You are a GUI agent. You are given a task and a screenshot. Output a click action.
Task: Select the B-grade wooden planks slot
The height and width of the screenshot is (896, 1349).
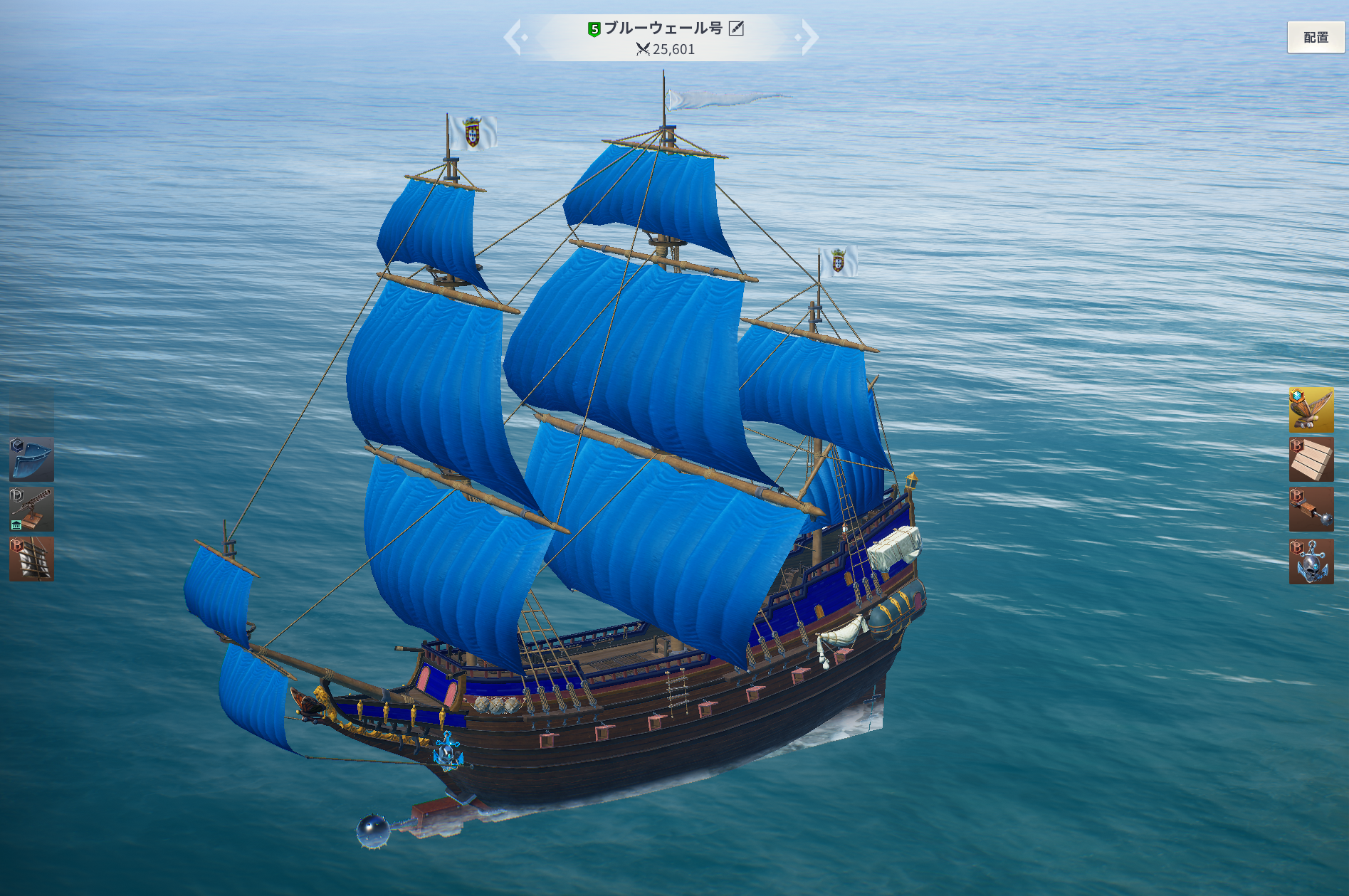click(1311, 460)
